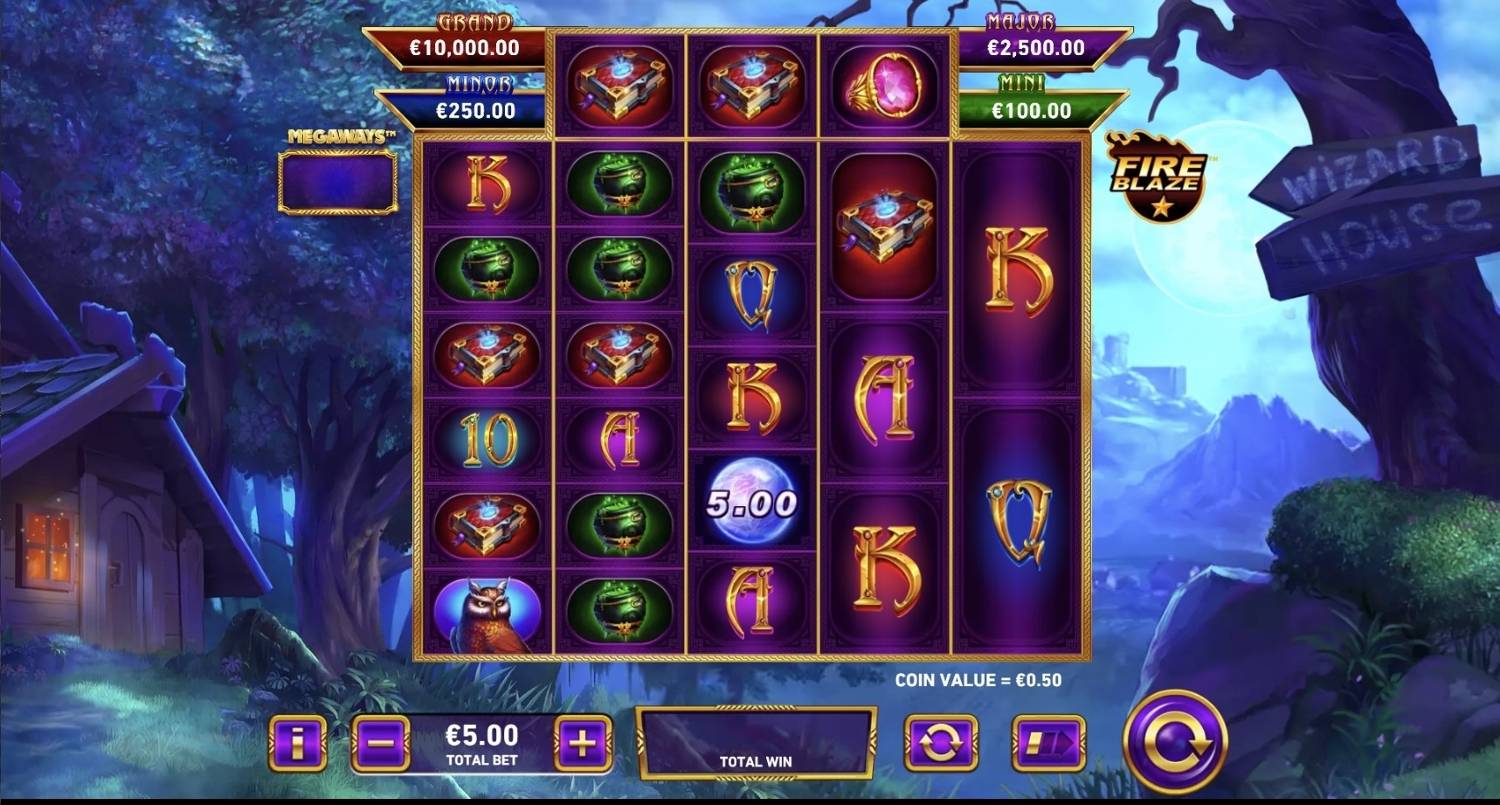Image resolution: width=1500 pixels, height=805 pixels.
Task: Open the autoplay options
Action: pyautogui.click(x=941, y=743)
